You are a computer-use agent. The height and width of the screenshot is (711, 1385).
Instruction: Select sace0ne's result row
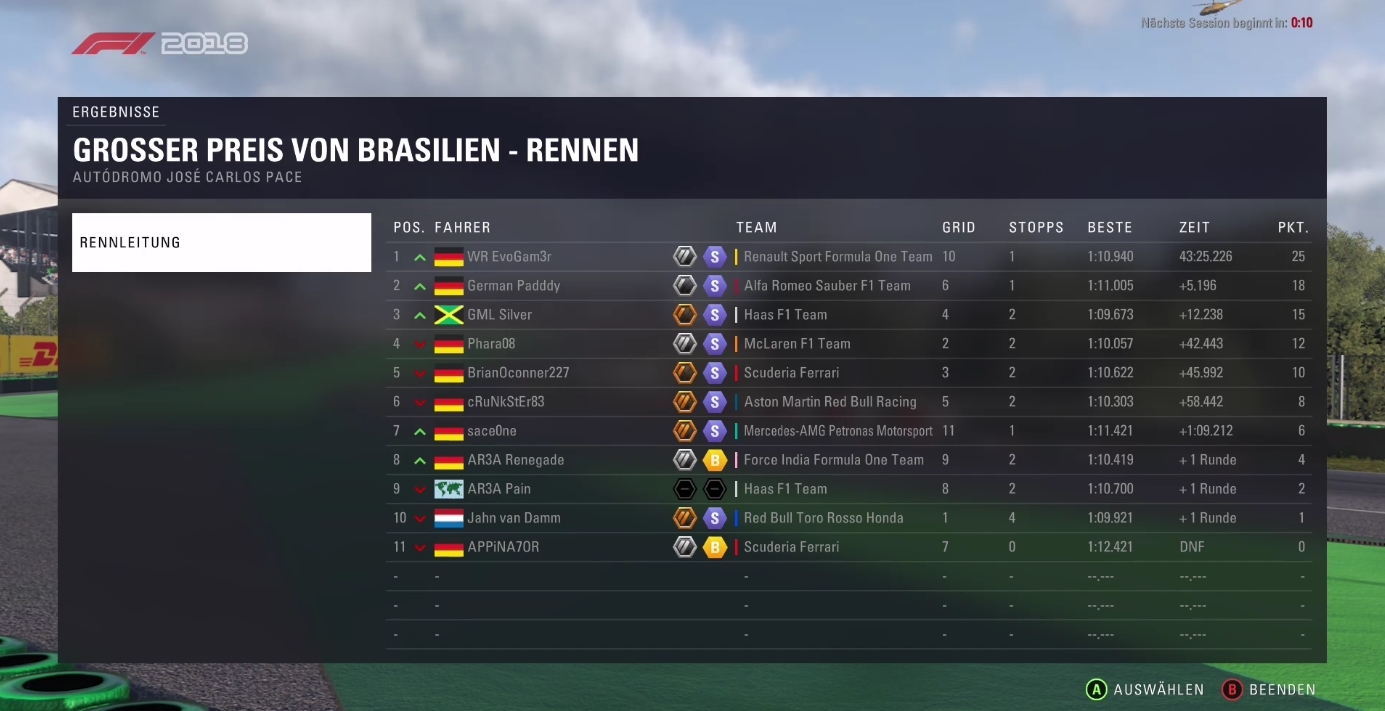(492, 431)
